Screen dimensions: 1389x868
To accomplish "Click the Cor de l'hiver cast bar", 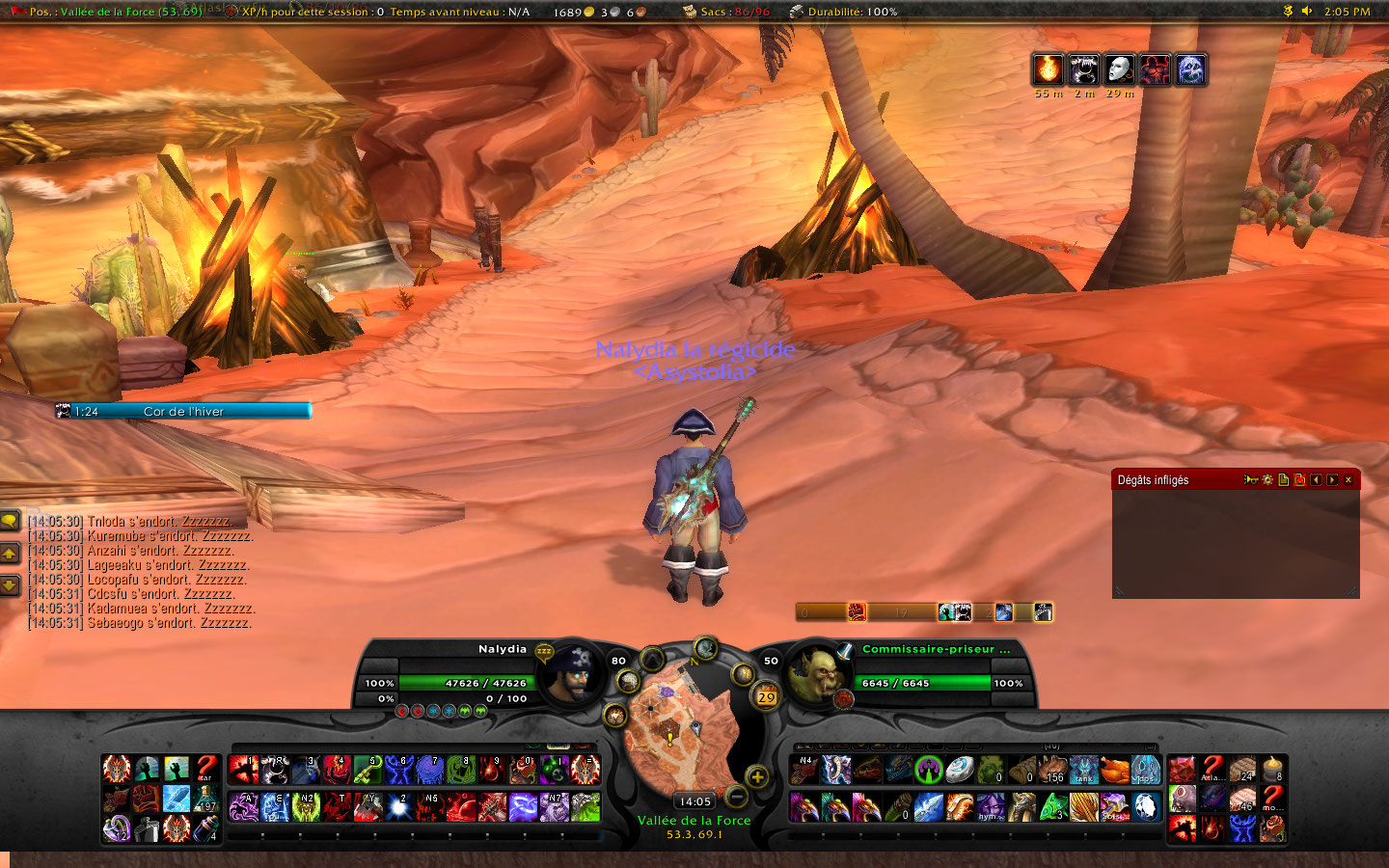I will click(x=183, y=411).
